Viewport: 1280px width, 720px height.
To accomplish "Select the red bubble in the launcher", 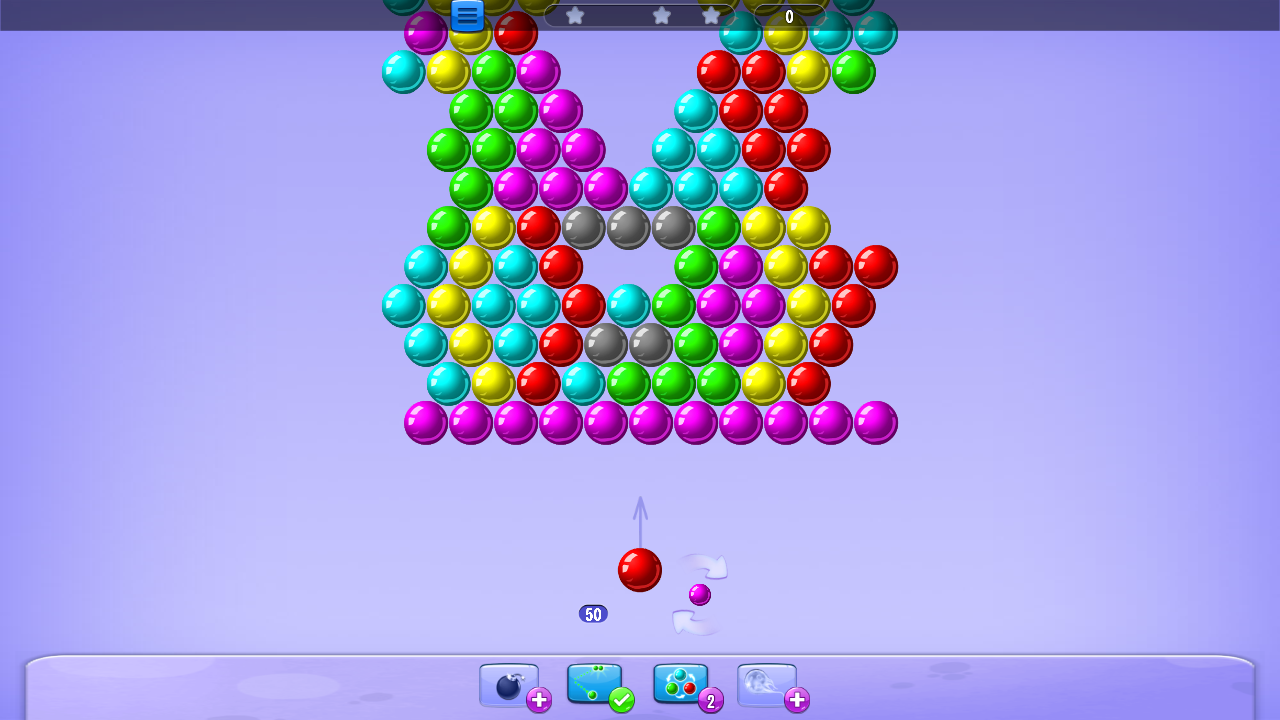I will (639, 570).
